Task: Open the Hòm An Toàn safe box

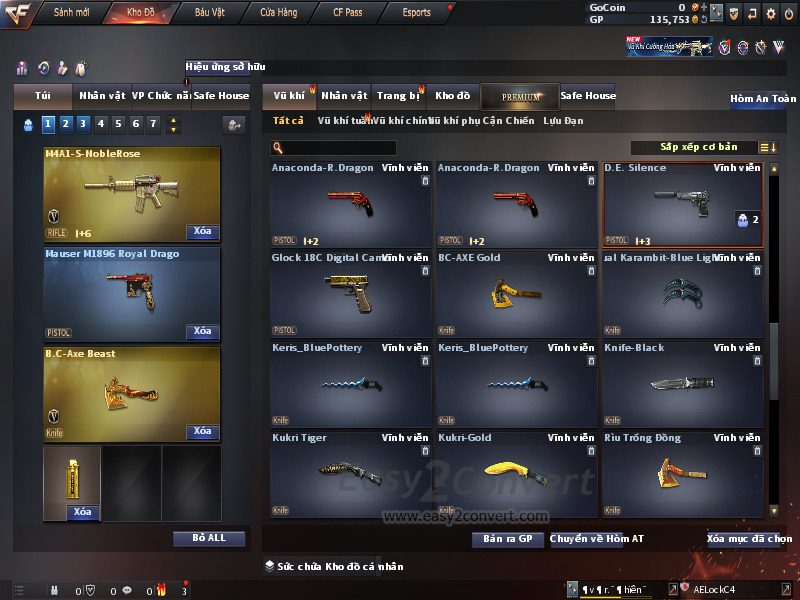Action: tap(762, 99)
